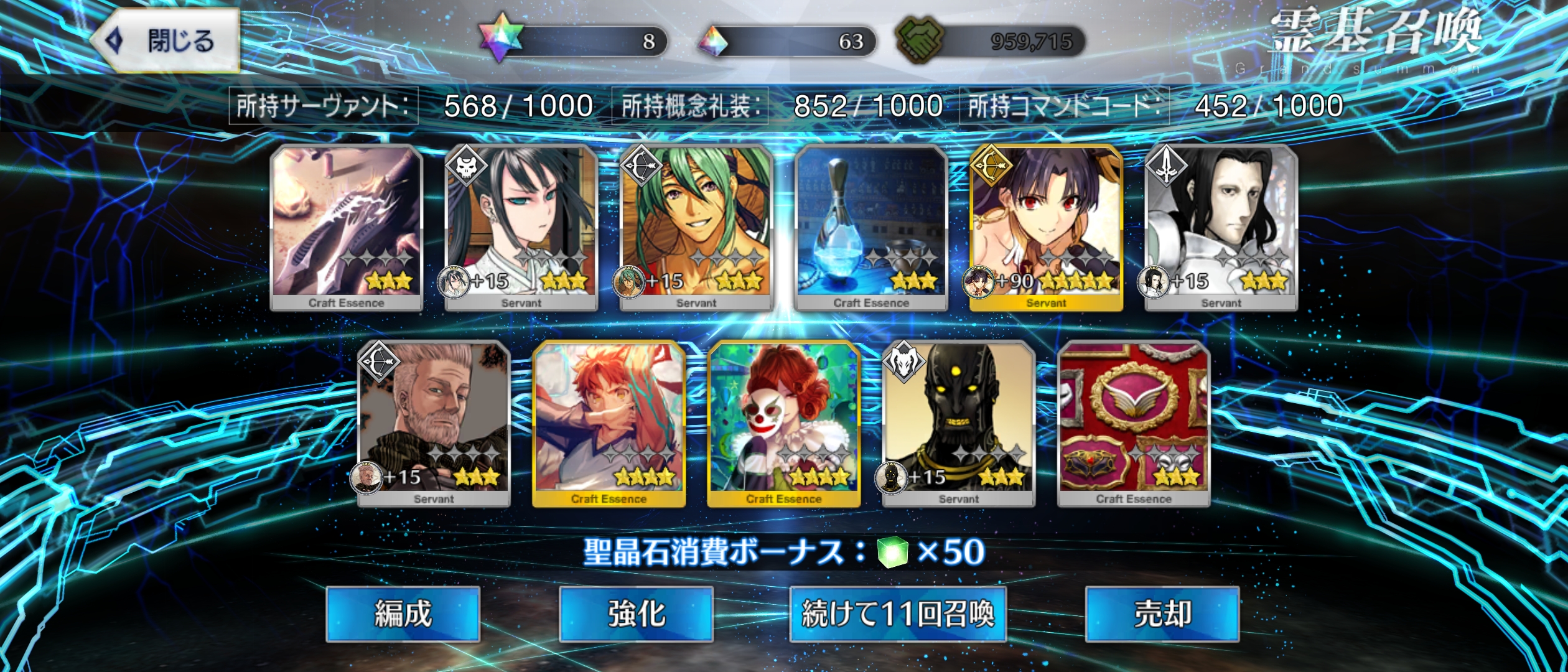Tap the blue potion bottle craft essence
Viewport: 1568px width, 672px height.
[x=871, y=227]
